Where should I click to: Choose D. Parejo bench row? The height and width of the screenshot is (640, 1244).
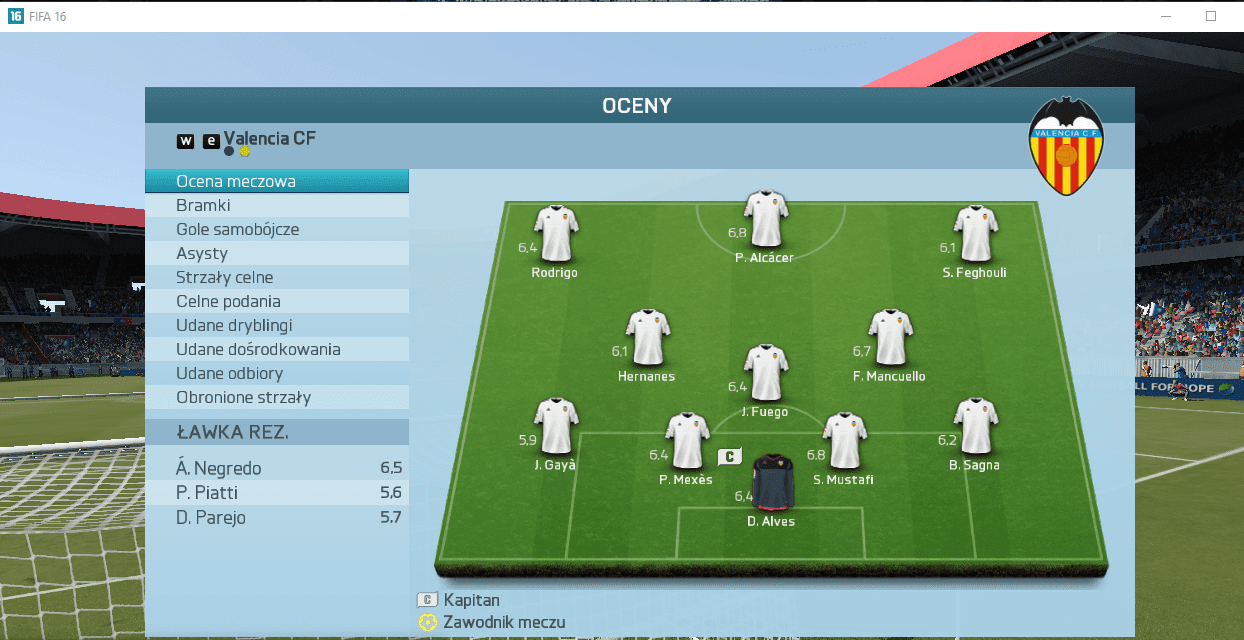point(276,518)
